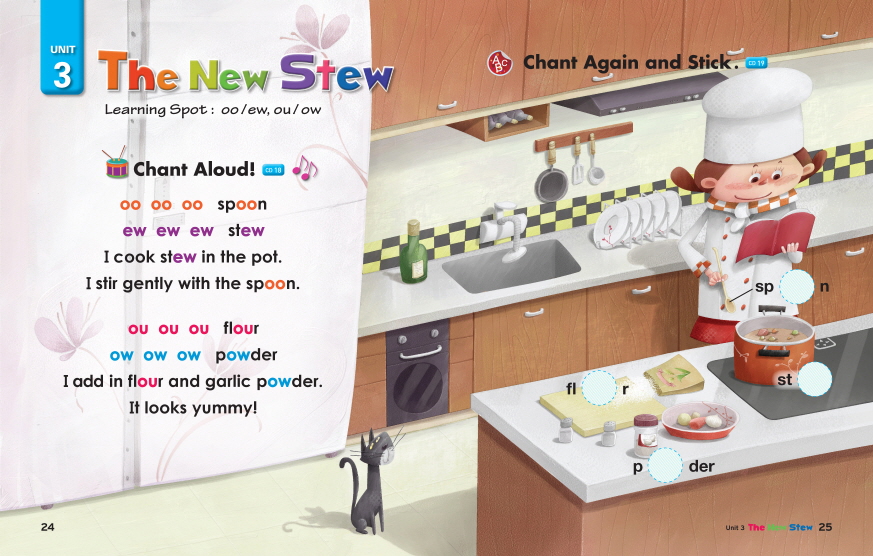Play the CD 18 chant audio
This screenshot has height=556, width=873.
click(273, 171)
